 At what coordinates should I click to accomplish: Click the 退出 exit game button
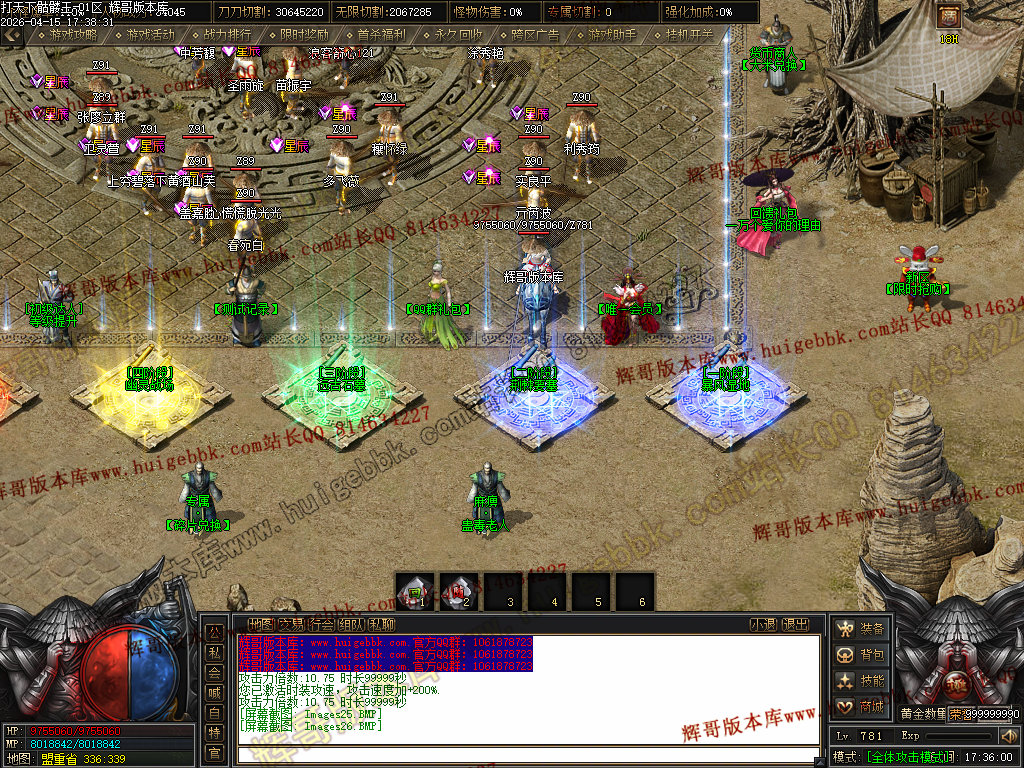[795, 624]
